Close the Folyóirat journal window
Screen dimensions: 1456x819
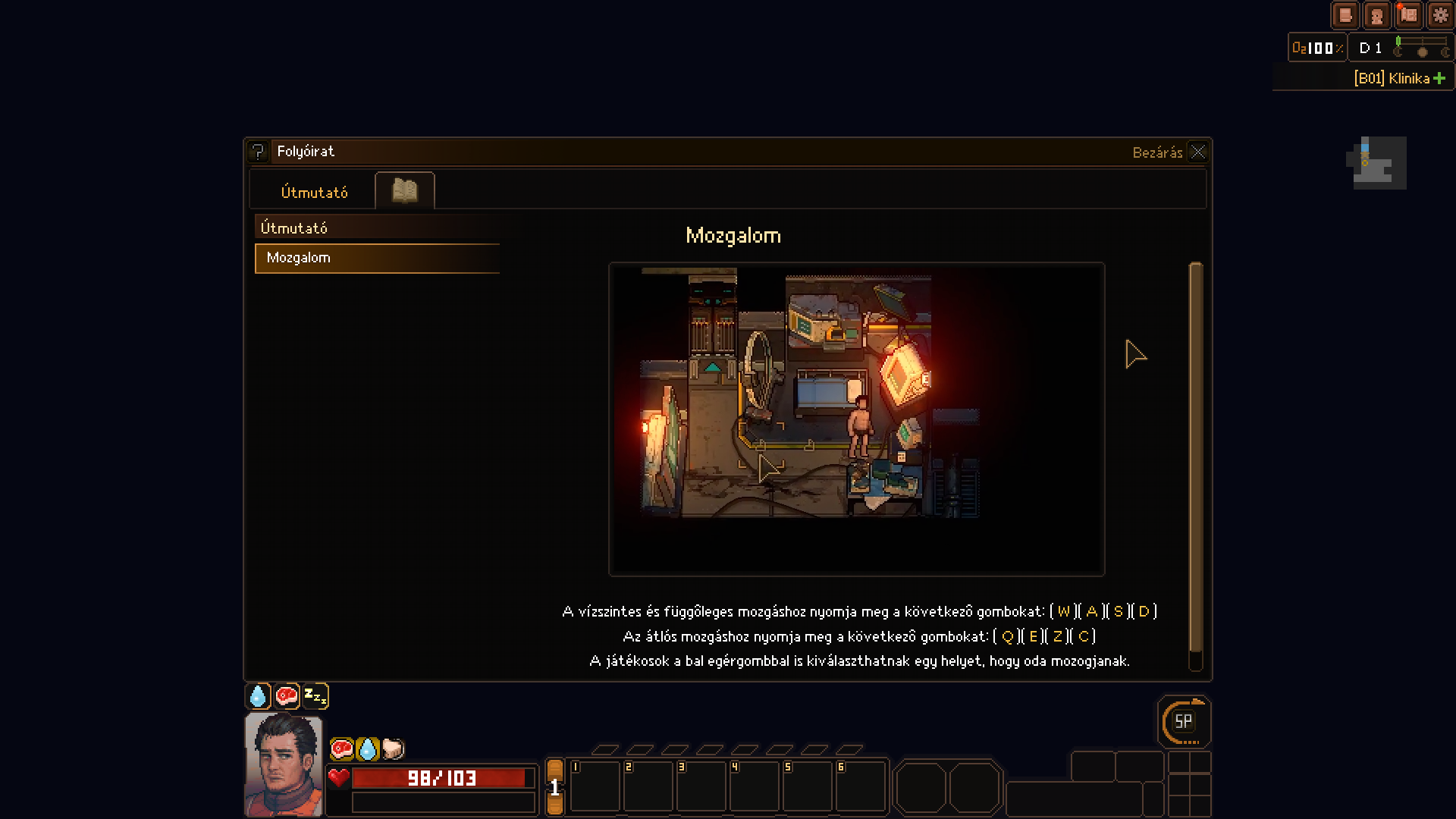[1197, 152]
